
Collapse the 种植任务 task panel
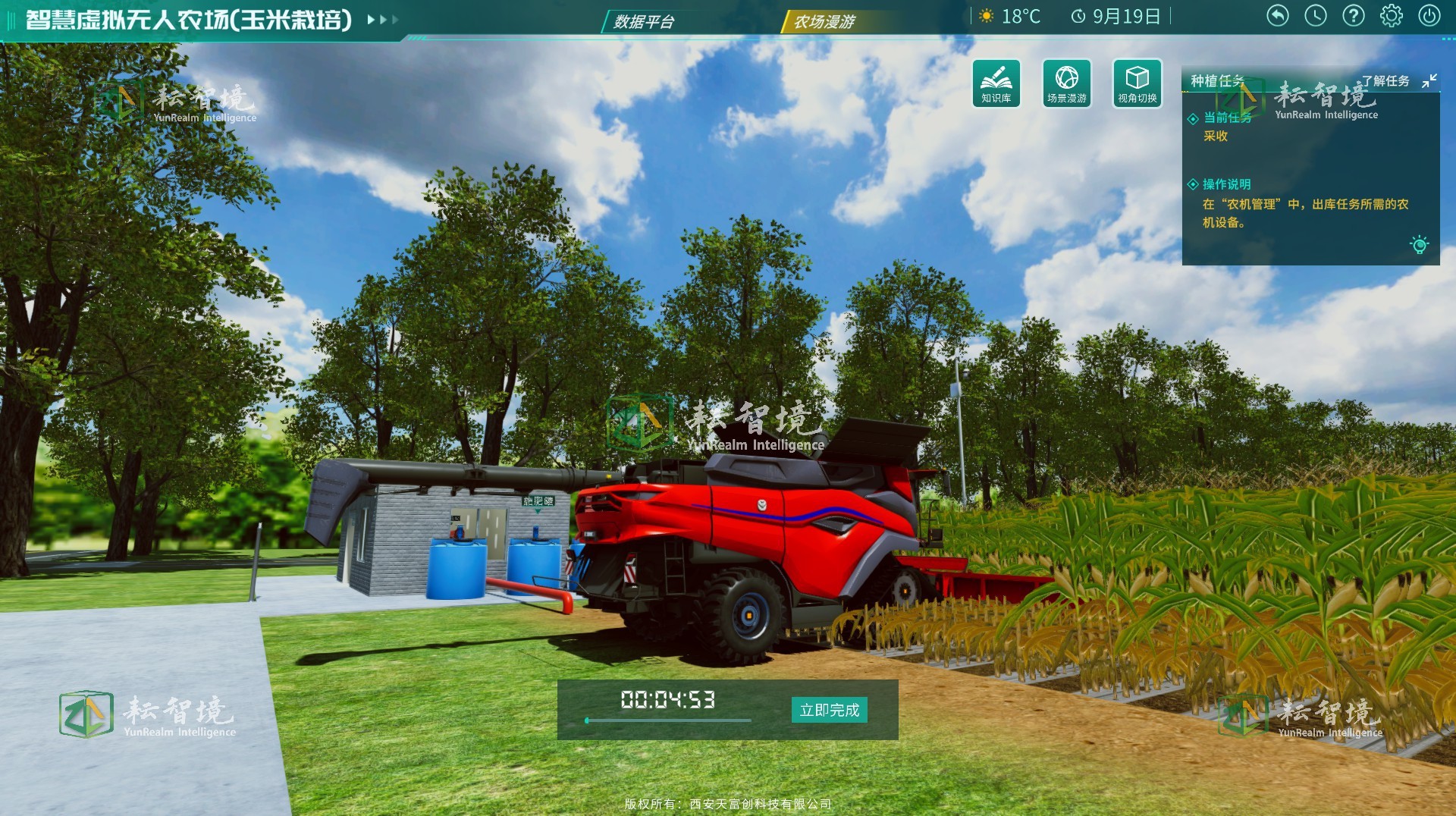(1429, 80)
